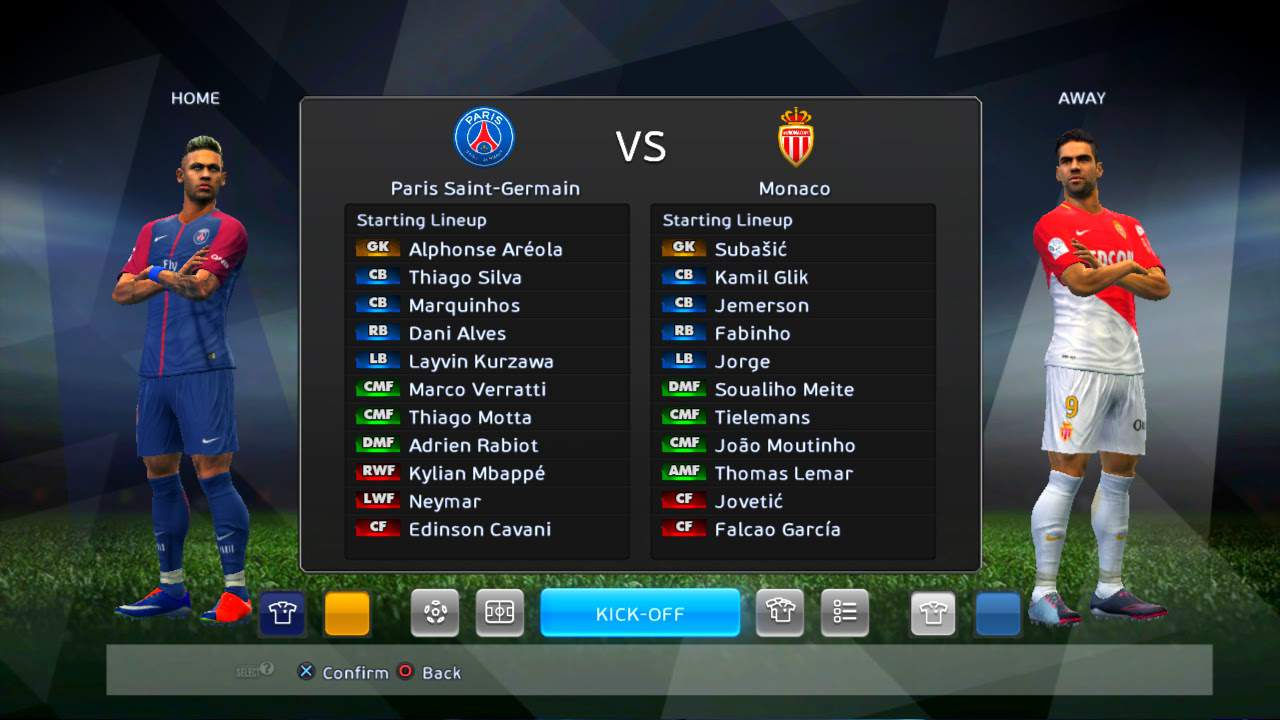The image size is (1280, 720).
Task: Open the home team's dark blue kit selector
Action: 282,613
